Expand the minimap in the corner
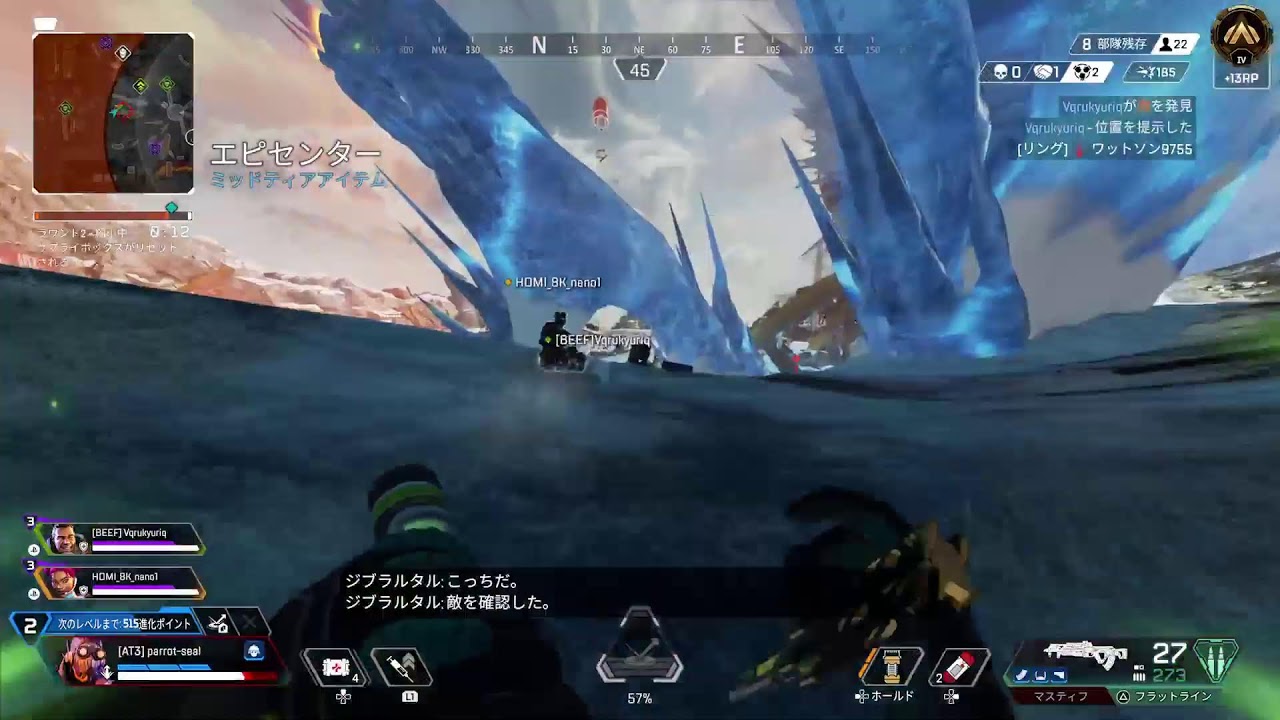The image size is (1280, 720). point(112,108)
